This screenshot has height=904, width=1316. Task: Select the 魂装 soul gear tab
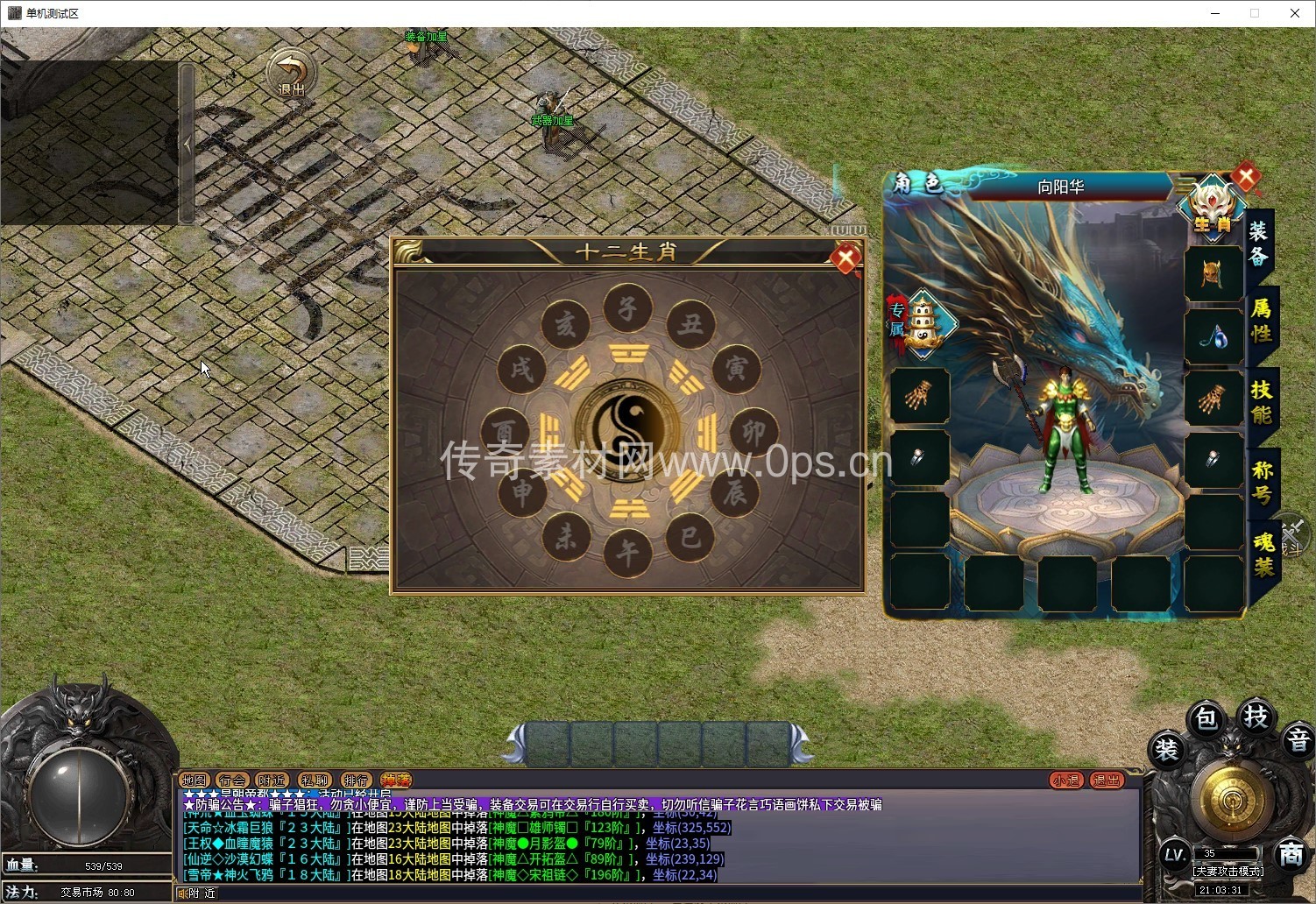[1263, 555]
